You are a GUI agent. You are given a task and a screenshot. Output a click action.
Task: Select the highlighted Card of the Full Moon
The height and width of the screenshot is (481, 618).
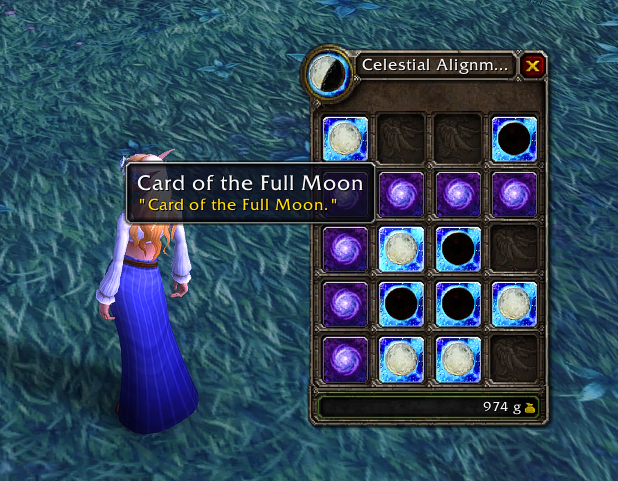click(x=346, y=139)
